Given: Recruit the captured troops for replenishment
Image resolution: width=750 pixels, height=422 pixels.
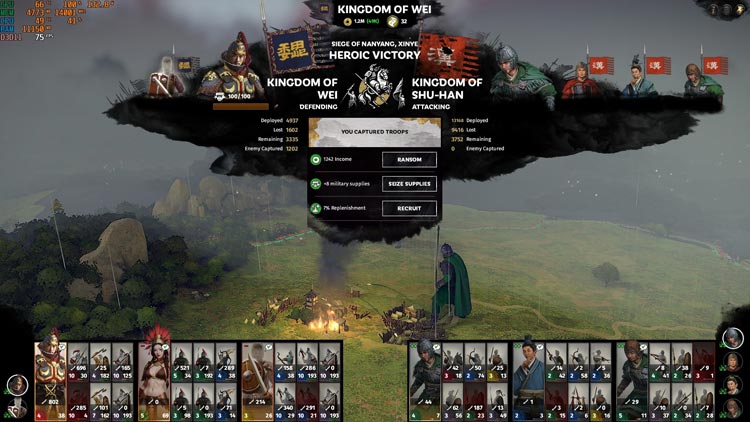Looking at the screenshot, I should (409, 208).
